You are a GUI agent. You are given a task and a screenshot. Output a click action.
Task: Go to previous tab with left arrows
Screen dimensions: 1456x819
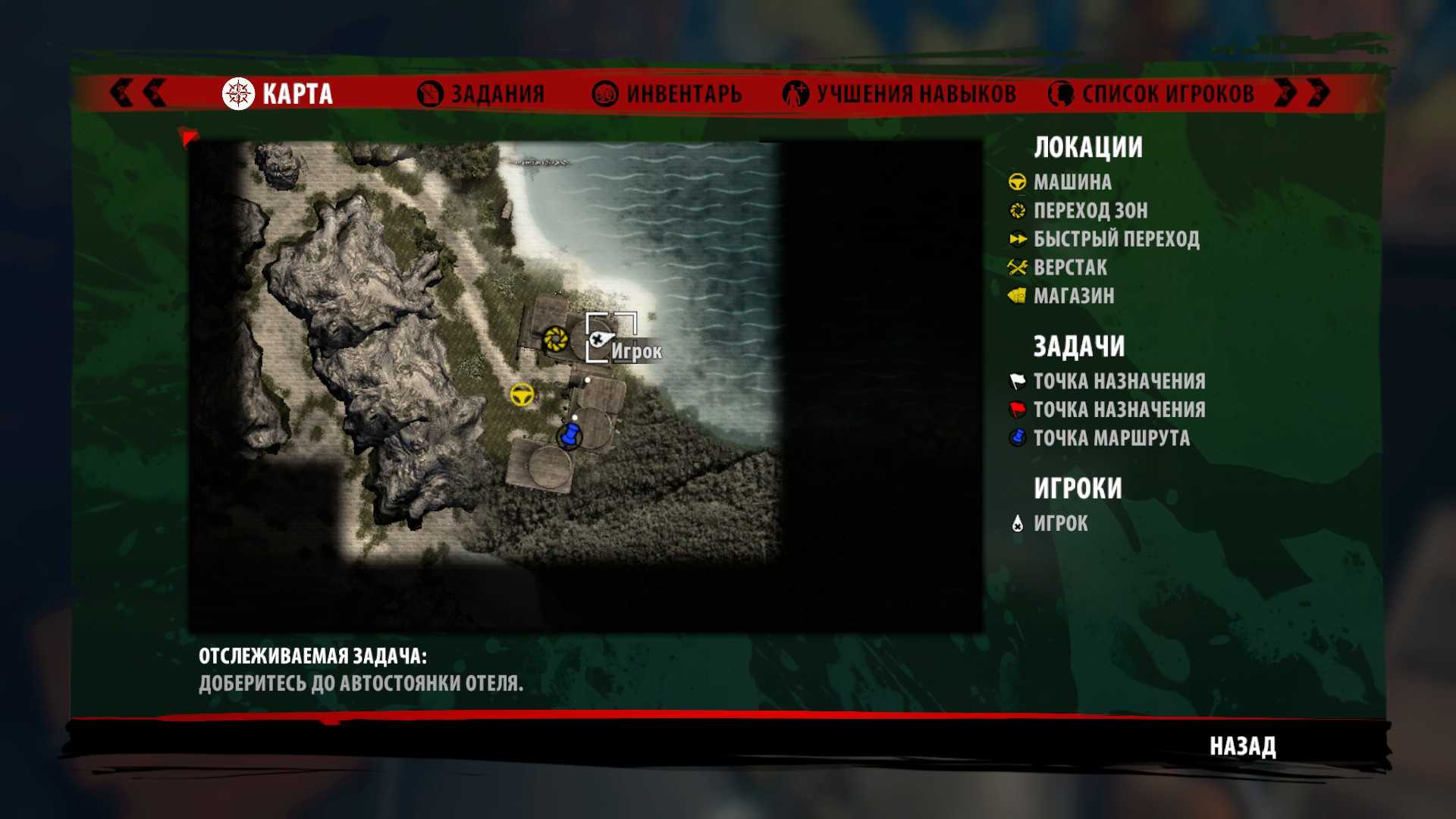(x=138, y=93)
